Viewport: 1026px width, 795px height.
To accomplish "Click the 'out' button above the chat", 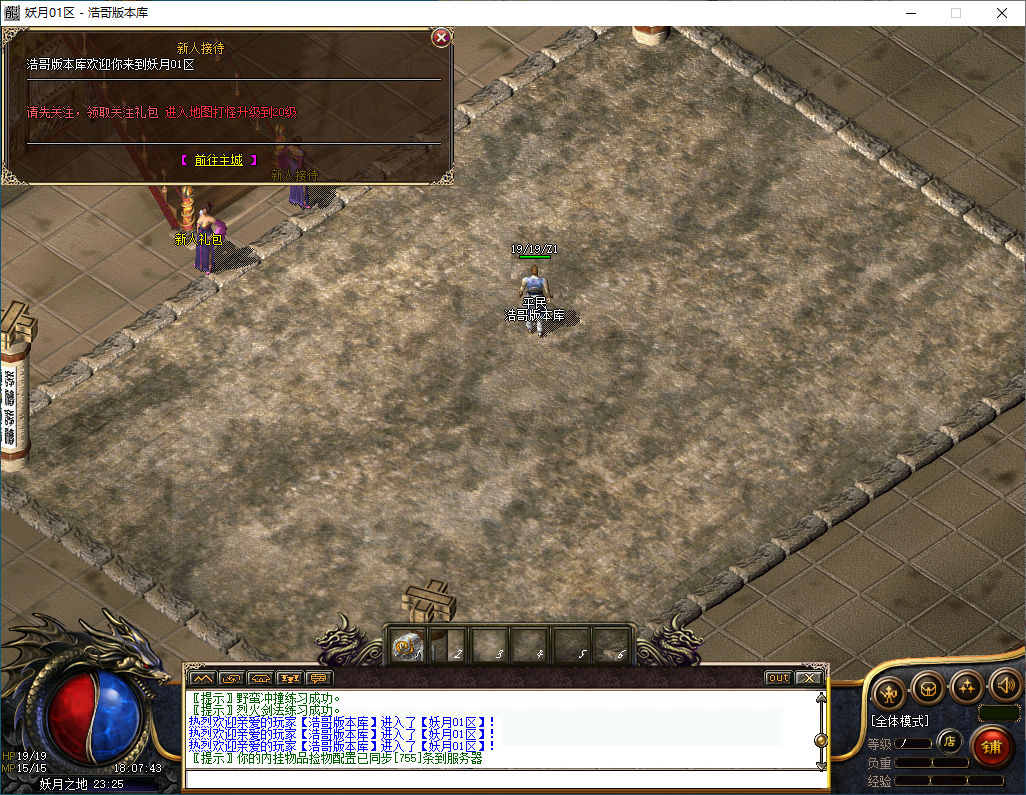I will (778, 678).
